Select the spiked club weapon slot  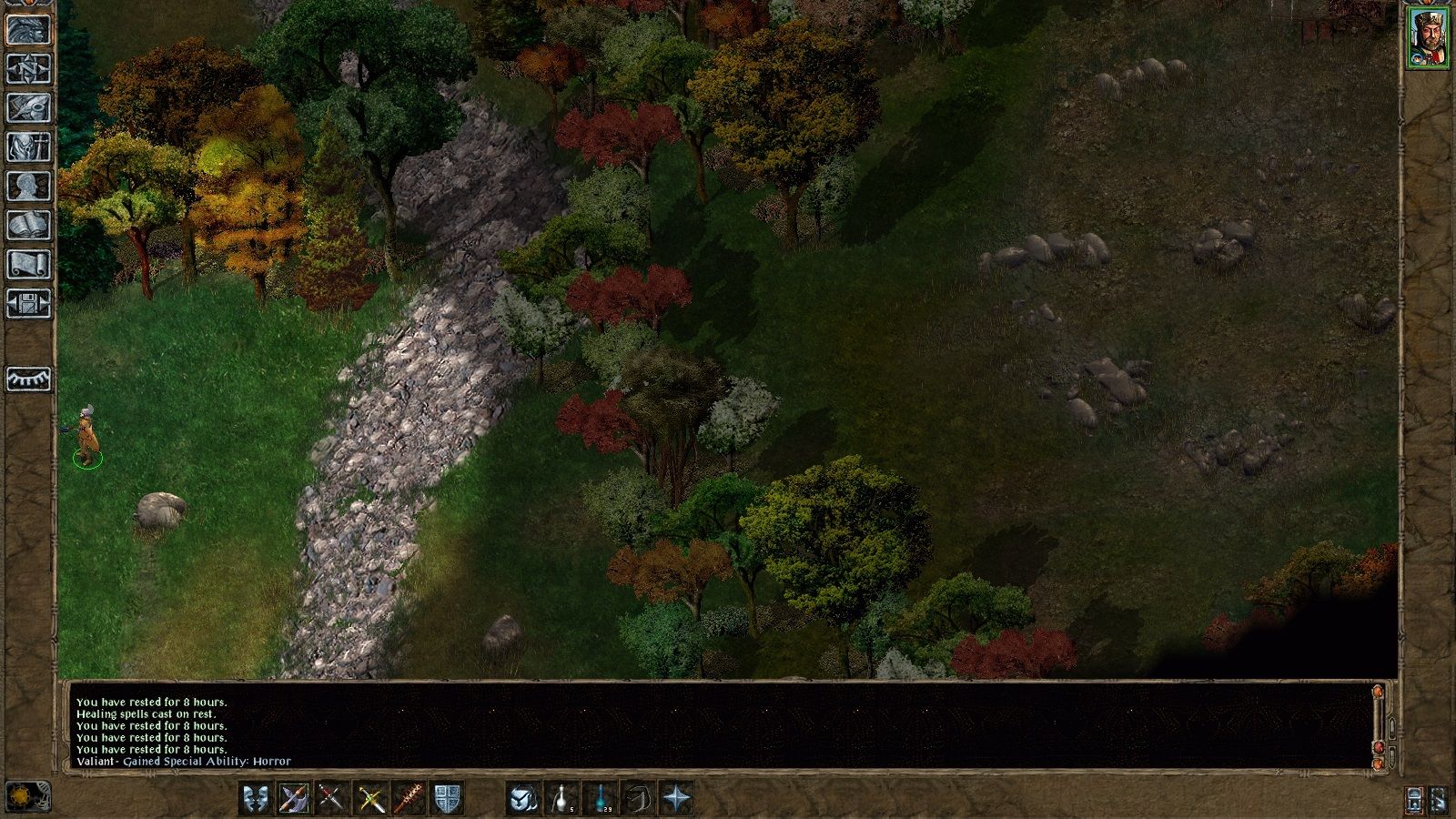[408, 799]
